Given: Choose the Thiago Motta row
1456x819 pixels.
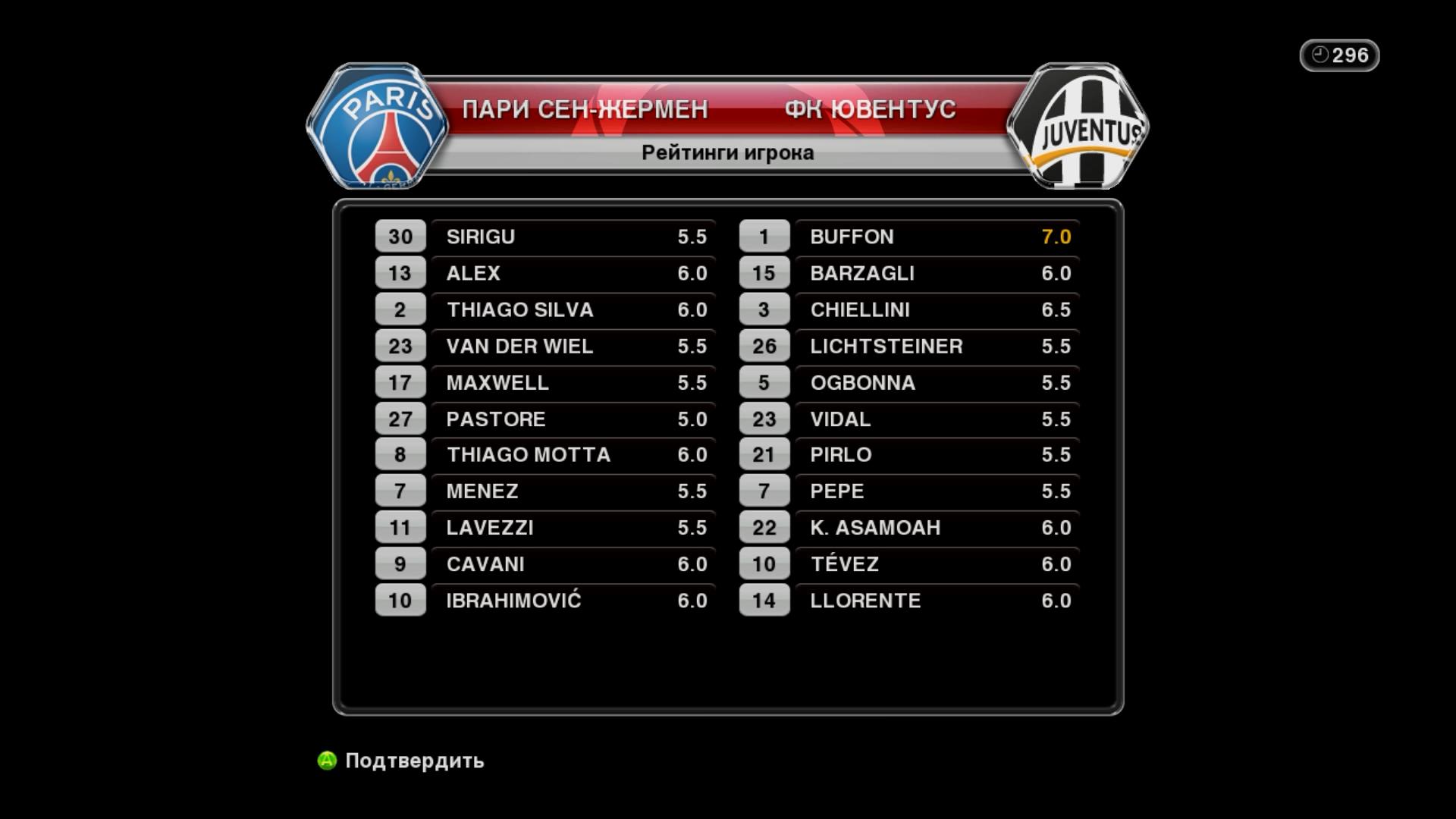Looking at the screenshot, I should tap(573, 455).
